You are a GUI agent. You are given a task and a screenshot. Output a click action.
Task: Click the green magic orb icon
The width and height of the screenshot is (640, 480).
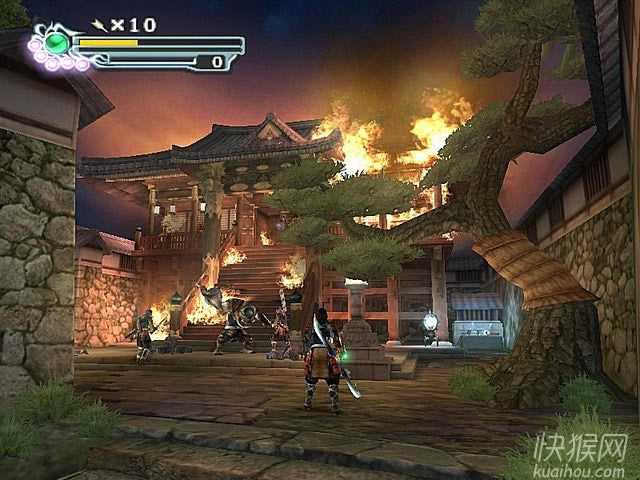58,43
